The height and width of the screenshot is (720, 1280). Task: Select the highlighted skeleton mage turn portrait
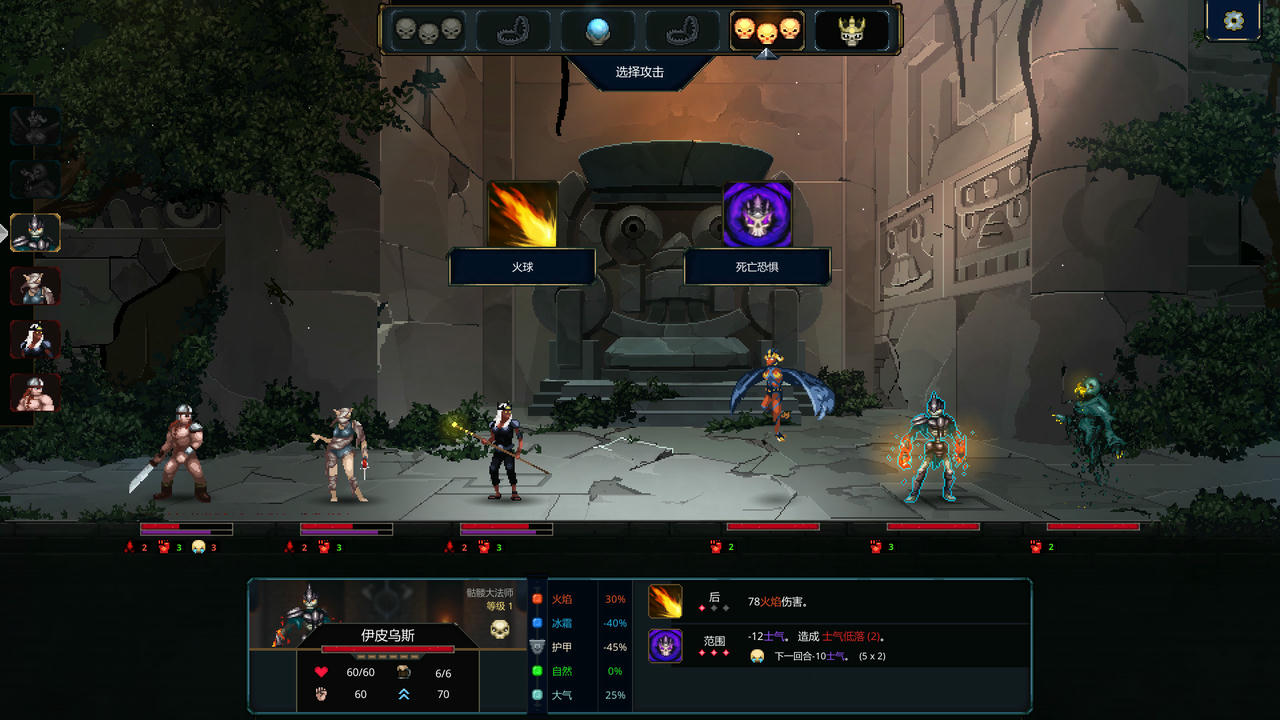coord(35,233)
